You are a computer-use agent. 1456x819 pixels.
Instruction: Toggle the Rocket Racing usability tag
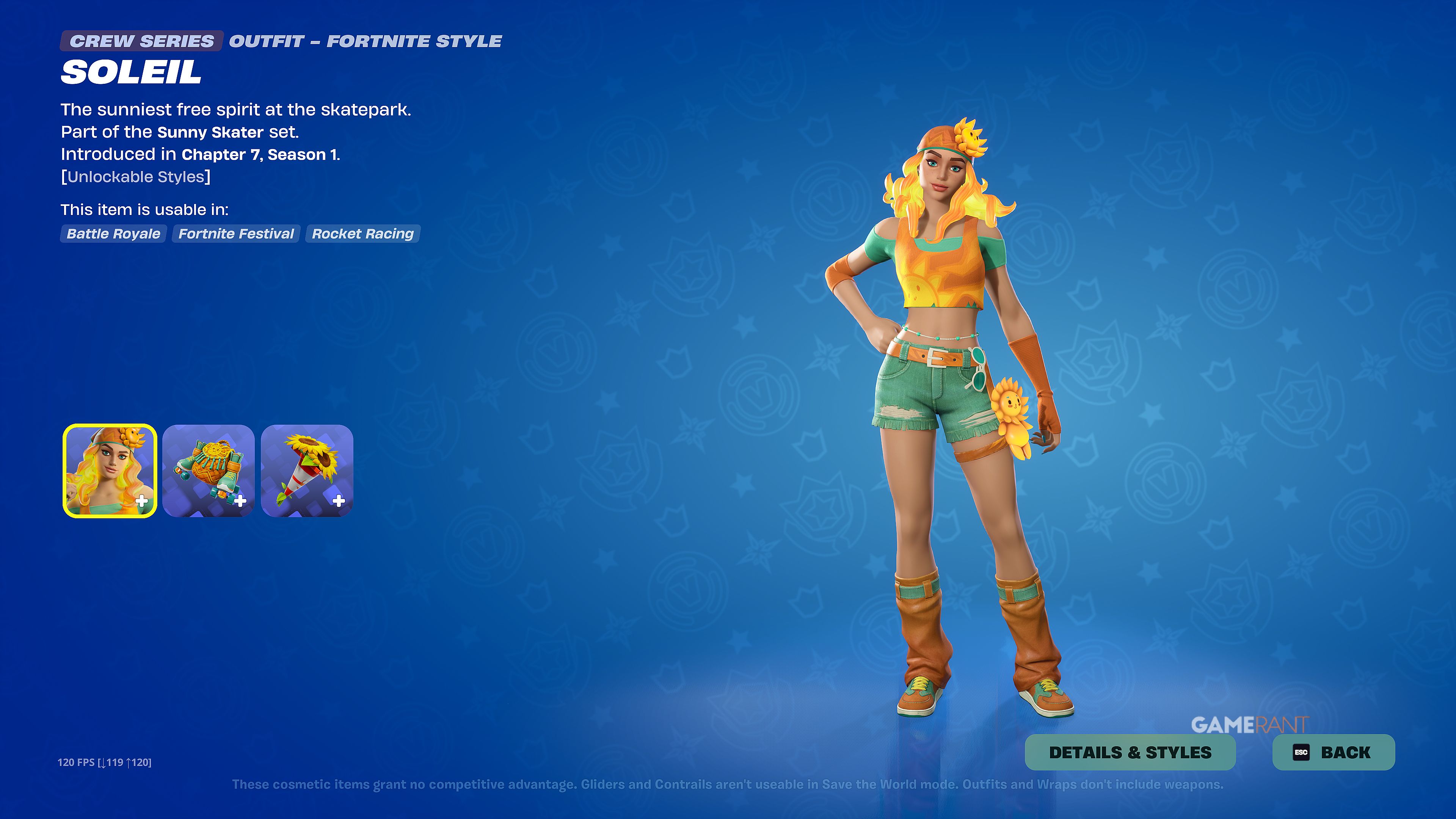point(362,234)
